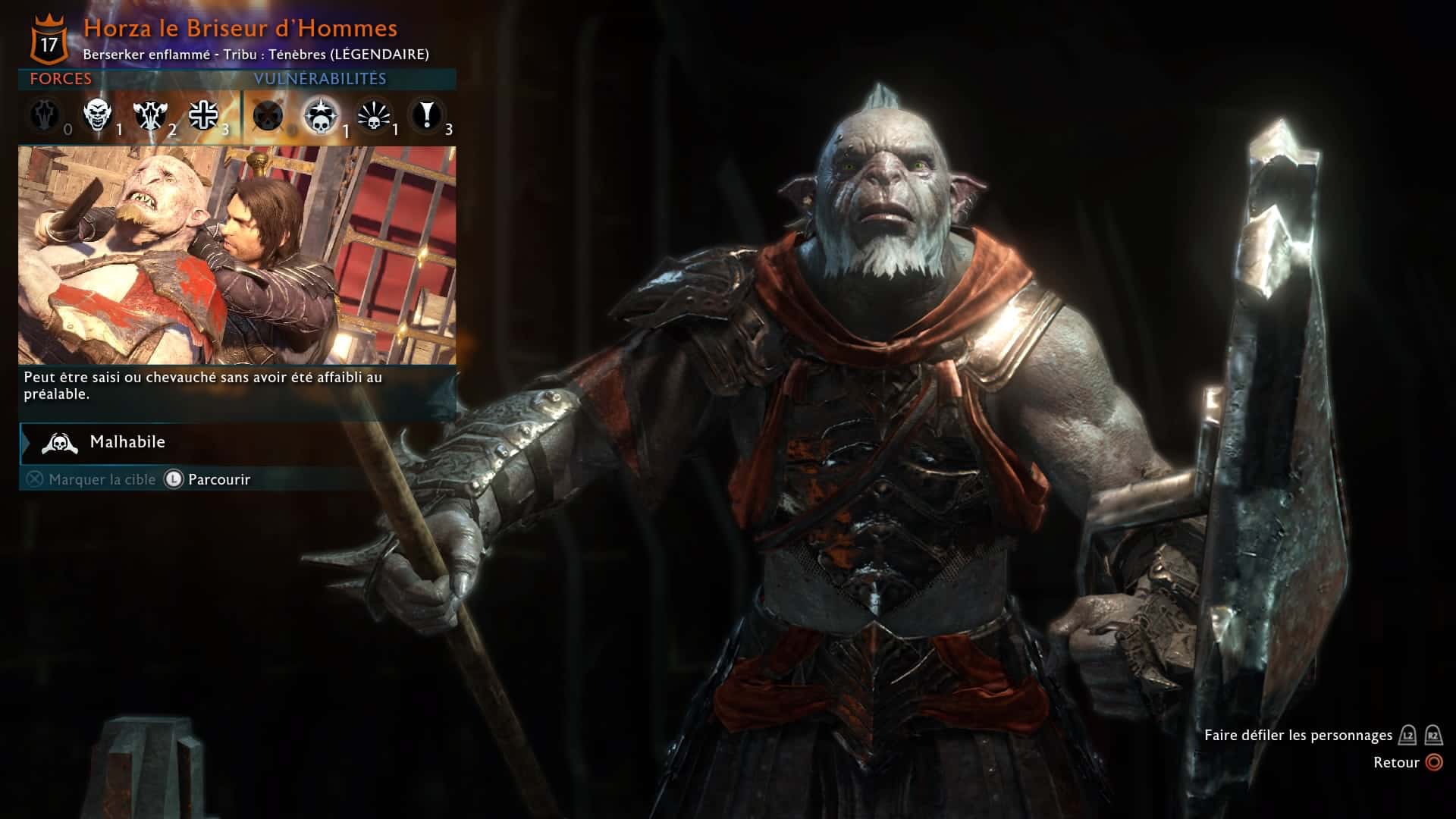This screenshot has width=1456, height=819.
Task: Select the exclamation mark vulnerability icon
Action: 427,115
